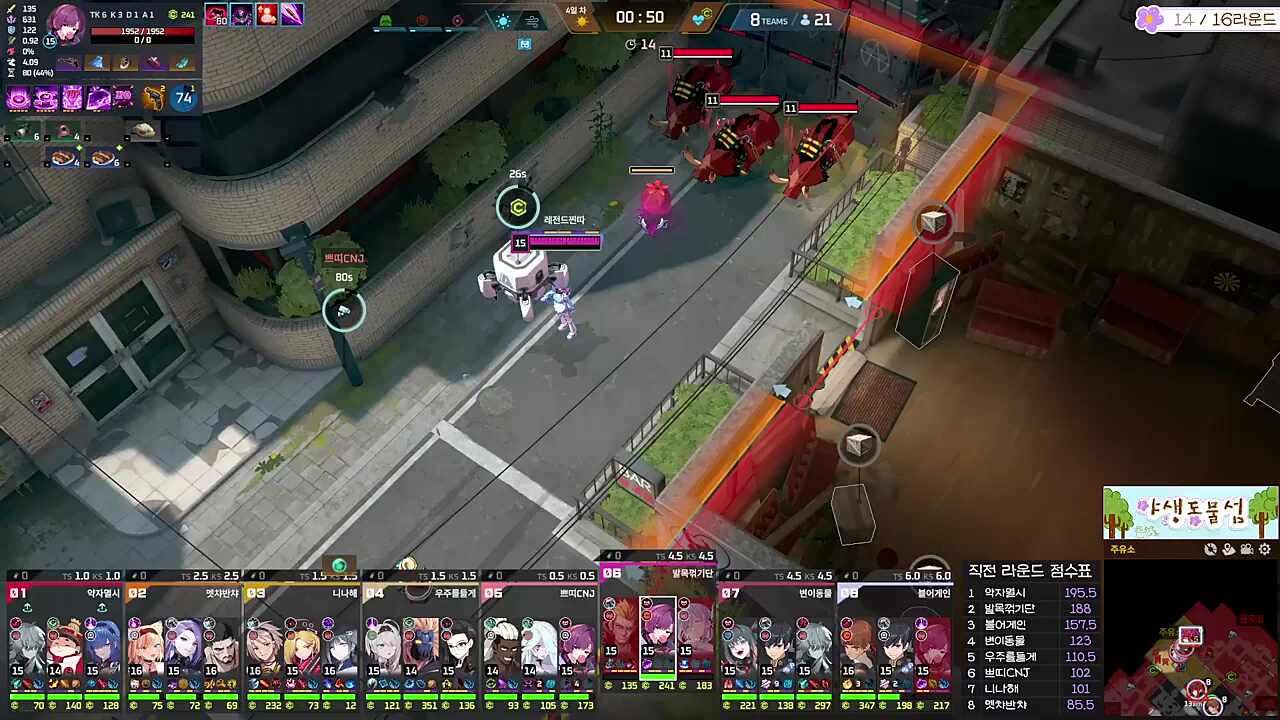Select the location pin icon above the minimap
1280x720 pixels.
[1228, 548]
